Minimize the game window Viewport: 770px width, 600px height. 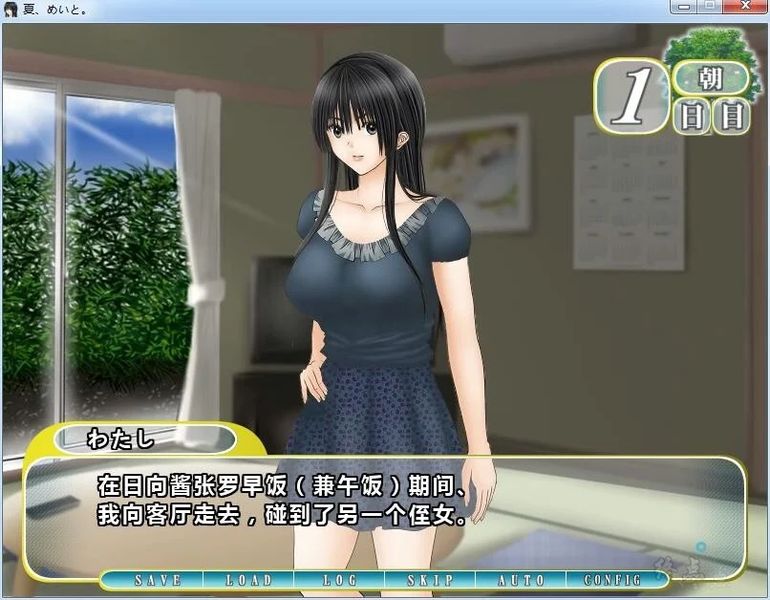tap(685, 7)
